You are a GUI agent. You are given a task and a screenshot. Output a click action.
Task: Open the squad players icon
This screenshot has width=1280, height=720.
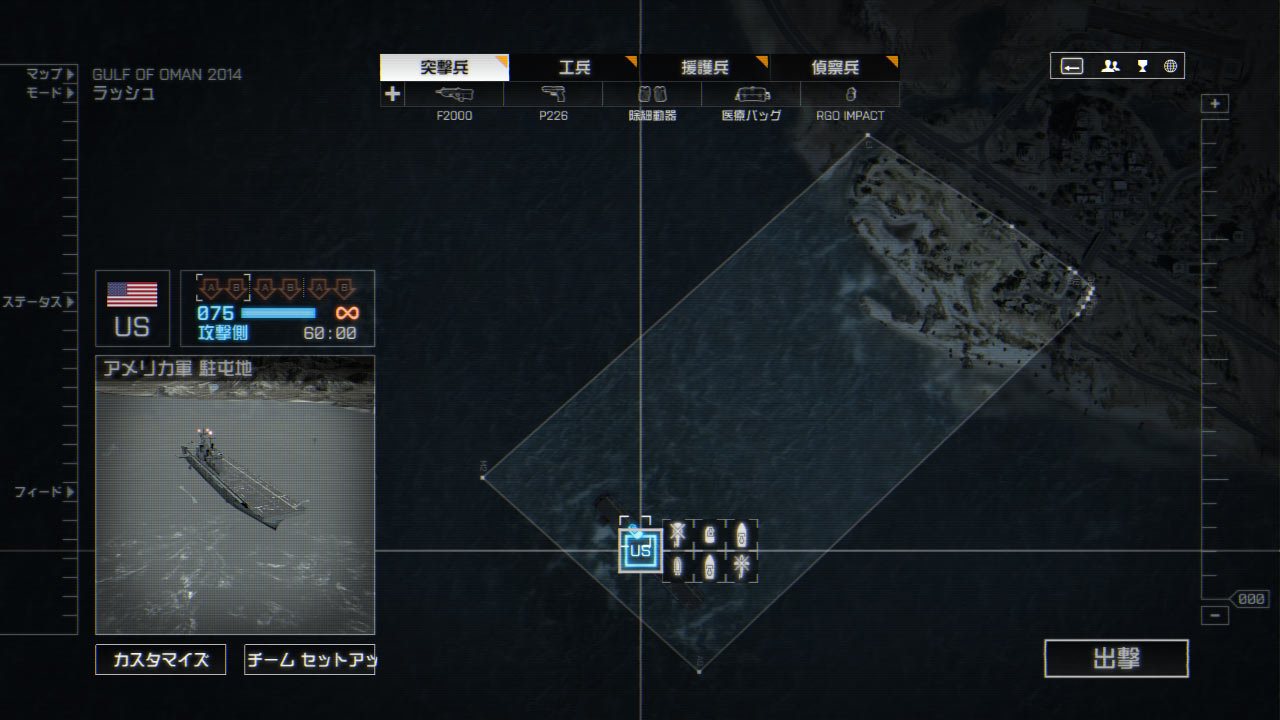(x=1110, y=67)
